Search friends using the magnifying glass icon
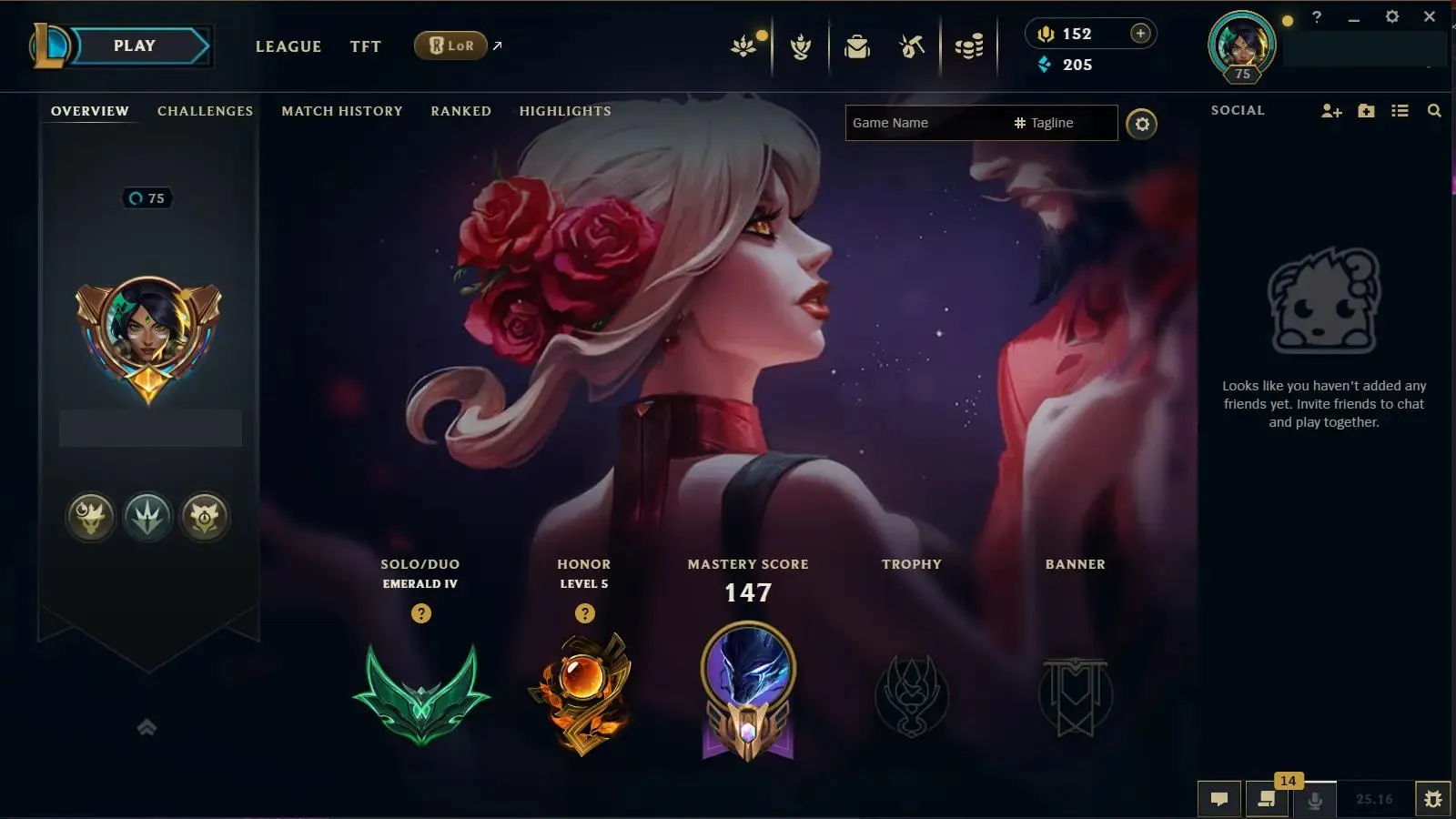The width and height of the screenshot is (1456, 819). click(1434, 110)
